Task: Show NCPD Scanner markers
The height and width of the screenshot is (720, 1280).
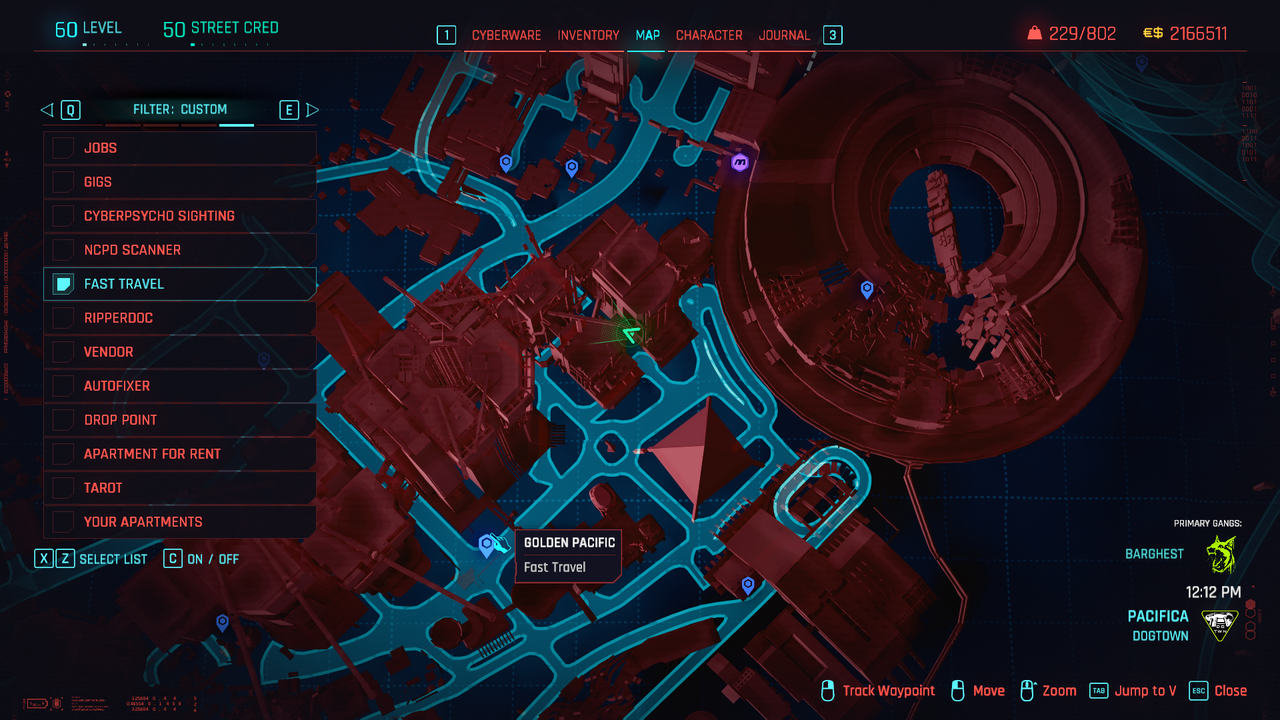Action: click(64, 250)
